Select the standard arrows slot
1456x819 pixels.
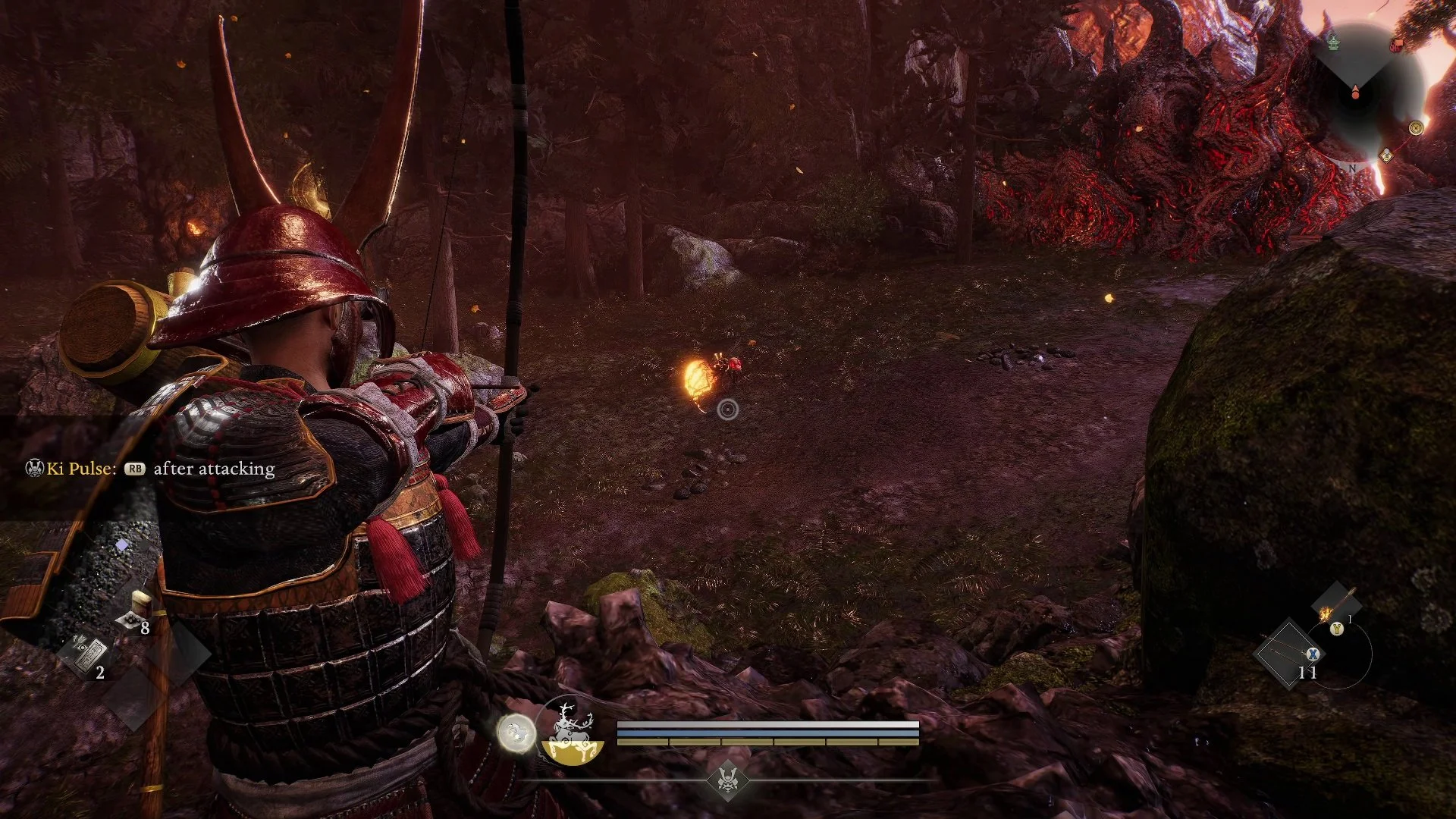[1290, 654]
